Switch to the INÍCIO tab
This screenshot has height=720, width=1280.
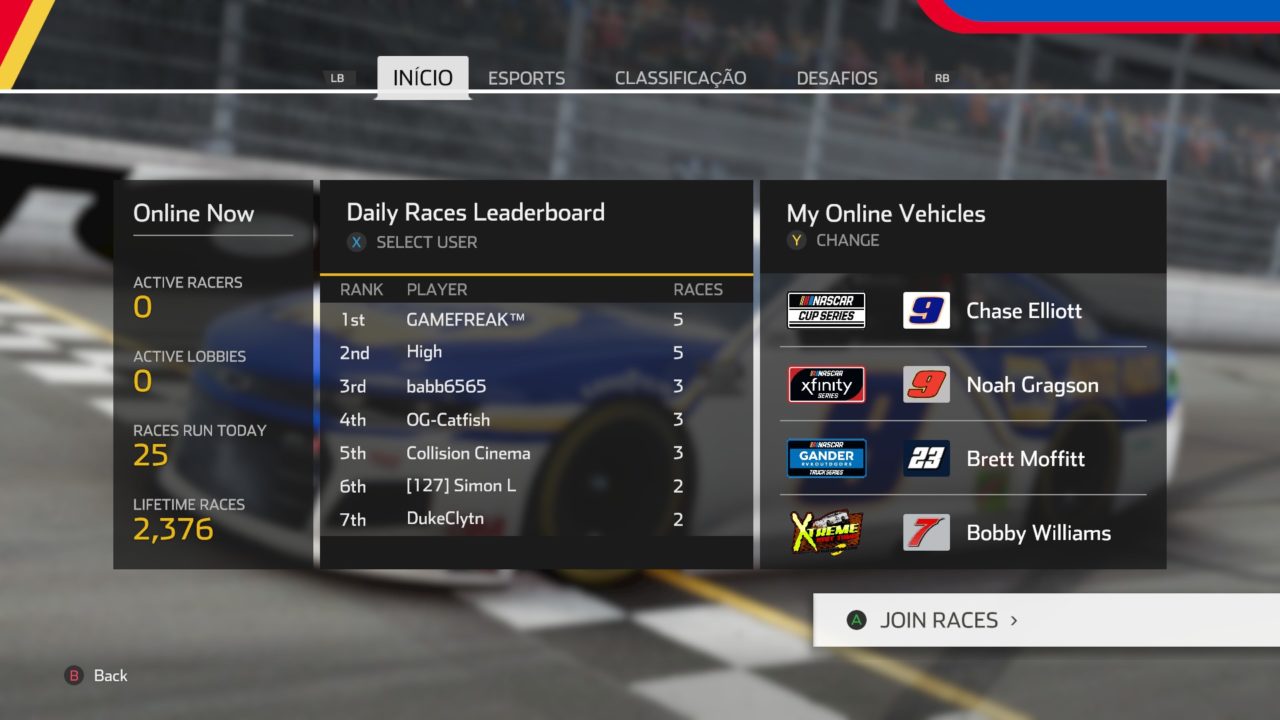(x=422, y=78)
